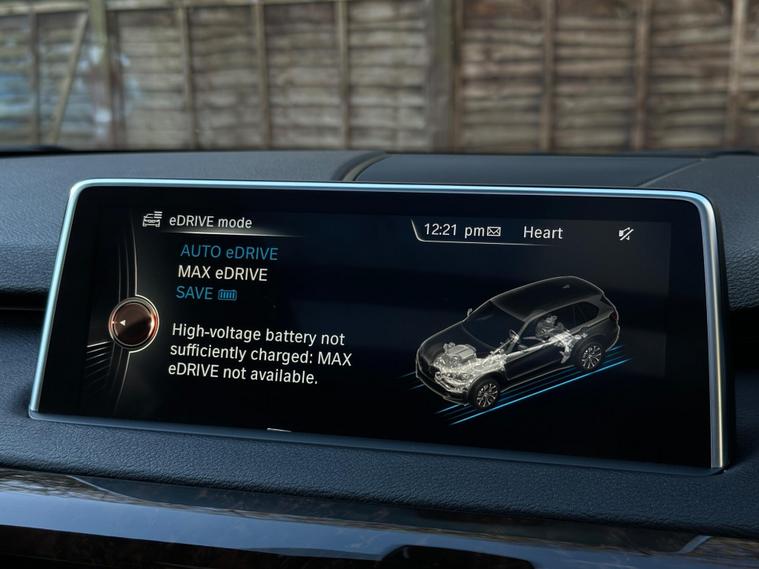Select the AUTO eDRIVE mode

[228, 253]
